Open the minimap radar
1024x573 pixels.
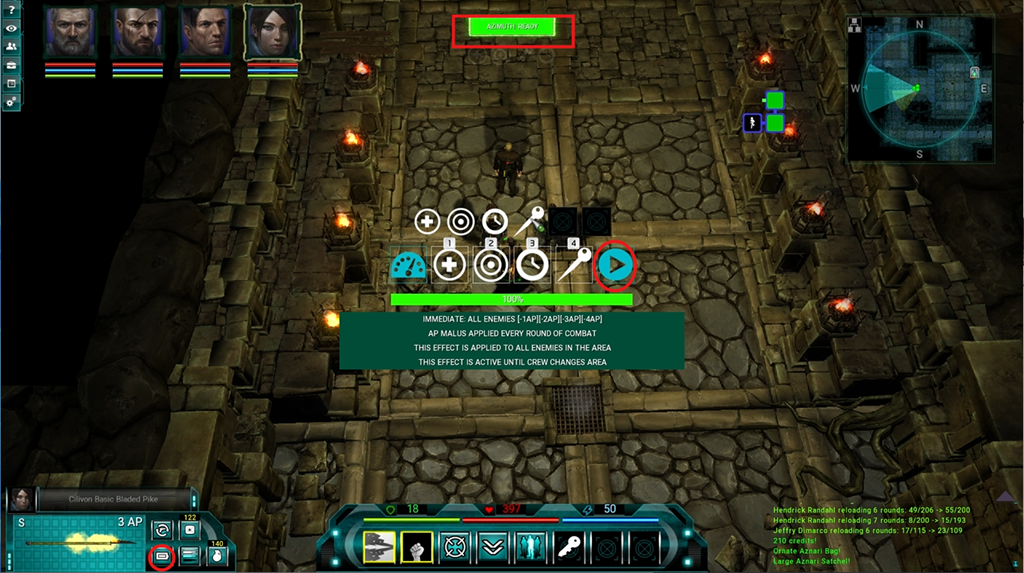pos(920,88)
